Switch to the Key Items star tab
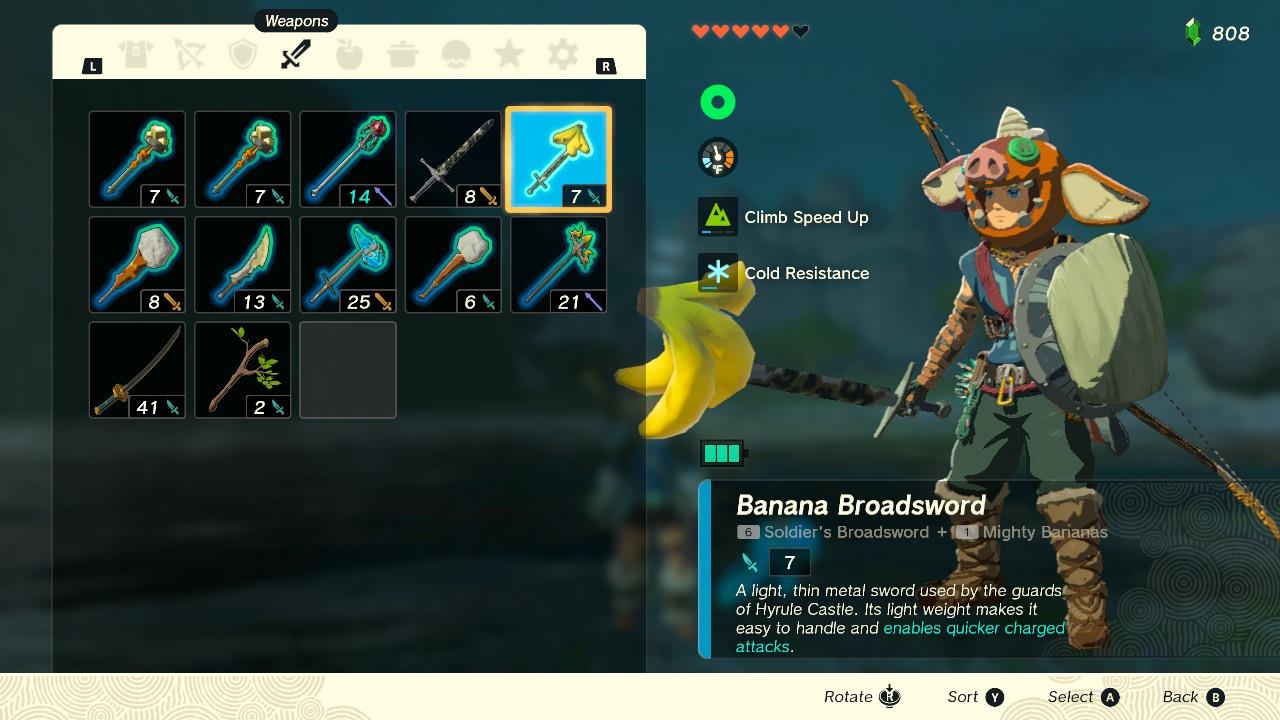 coord(509,54)
